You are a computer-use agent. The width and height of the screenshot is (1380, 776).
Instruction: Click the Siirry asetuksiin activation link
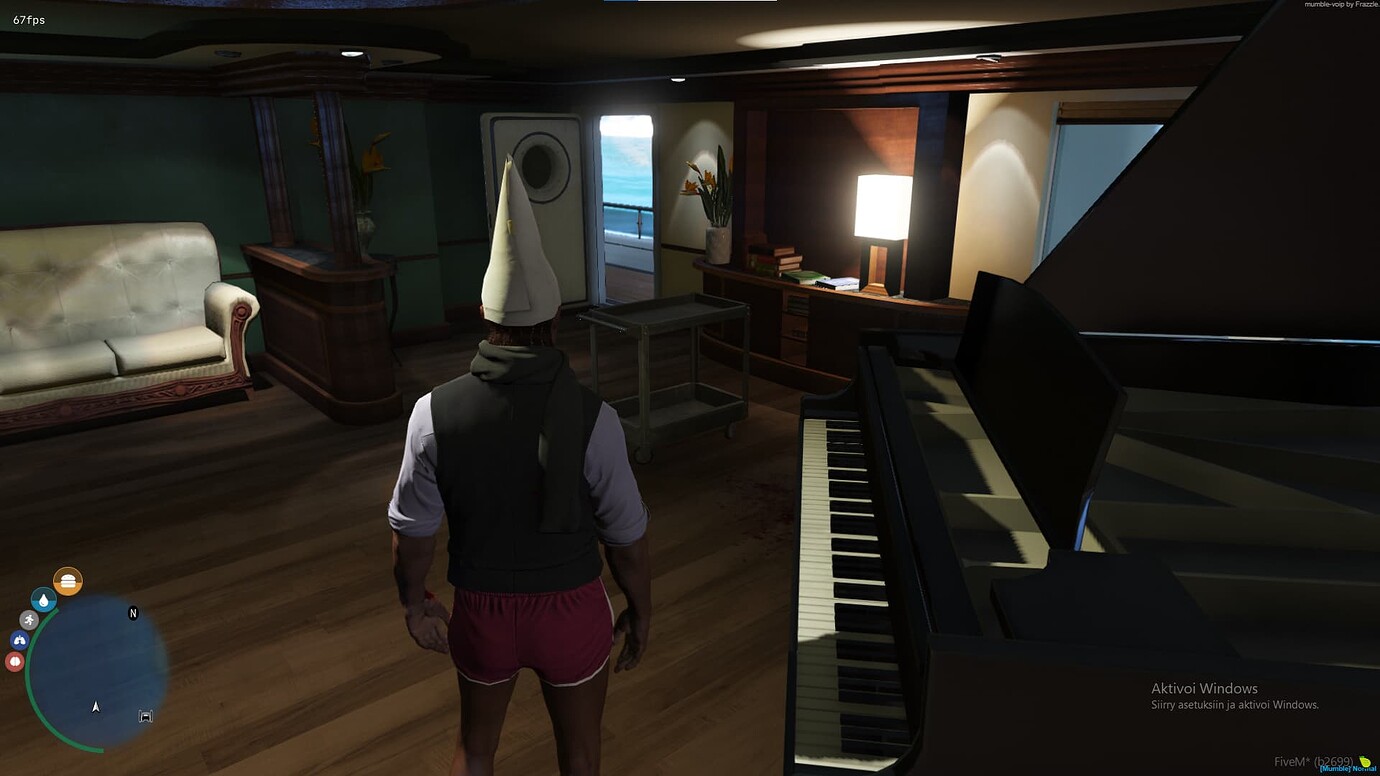1235,704
